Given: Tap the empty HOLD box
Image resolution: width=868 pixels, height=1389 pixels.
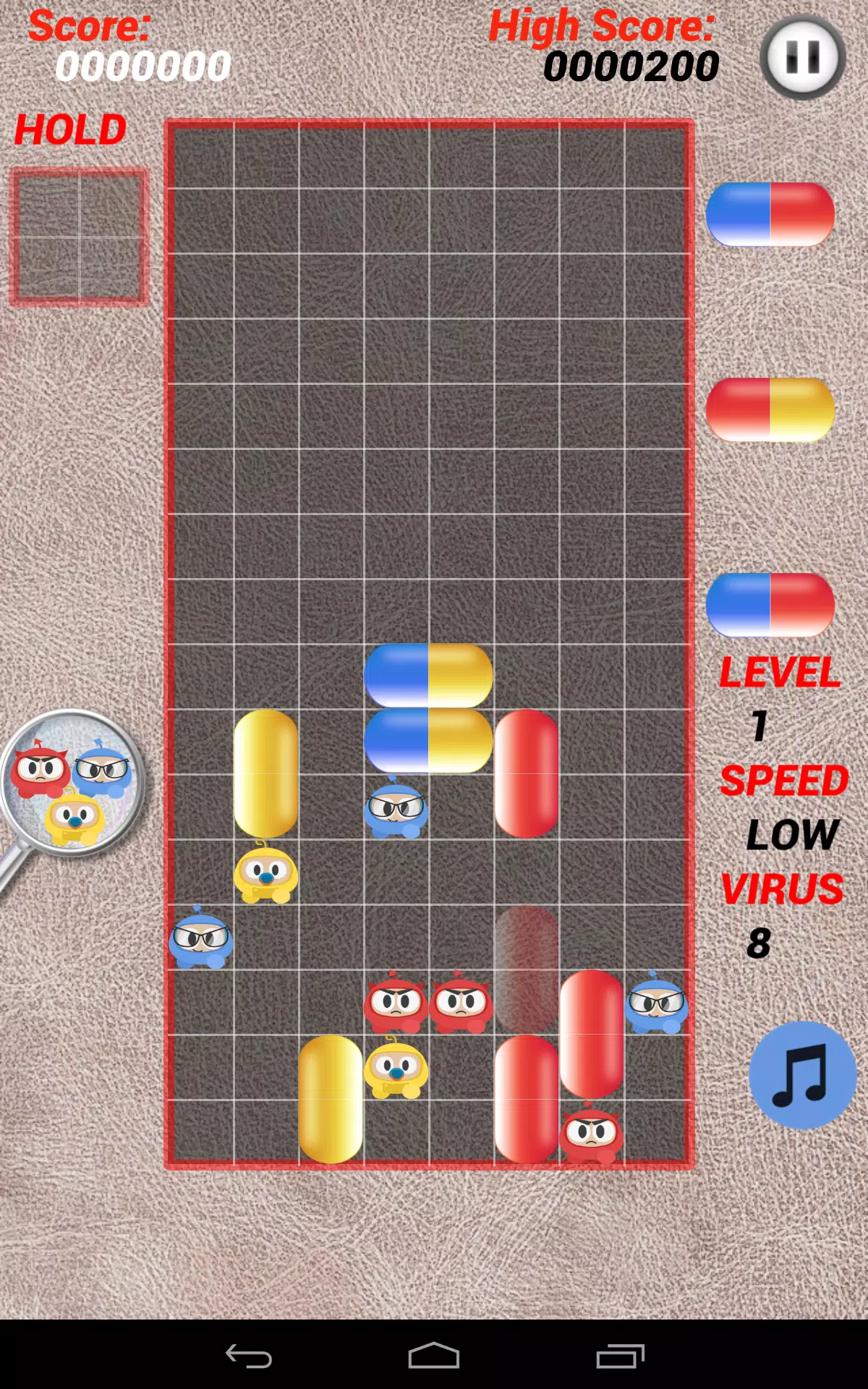Looking at the screenshot, I should click(79, 237).
